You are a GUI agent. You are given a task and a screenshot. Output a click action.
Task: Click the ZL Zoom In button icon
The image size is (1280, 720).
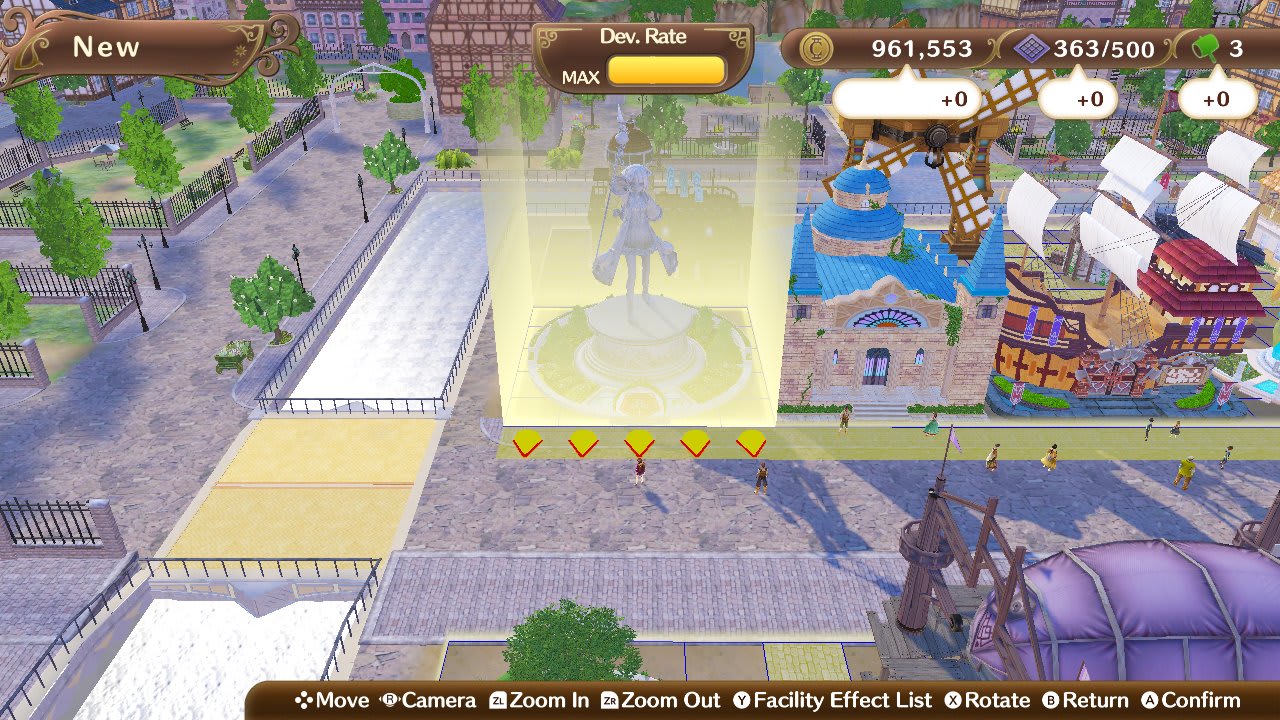click(x=496, y=700)
